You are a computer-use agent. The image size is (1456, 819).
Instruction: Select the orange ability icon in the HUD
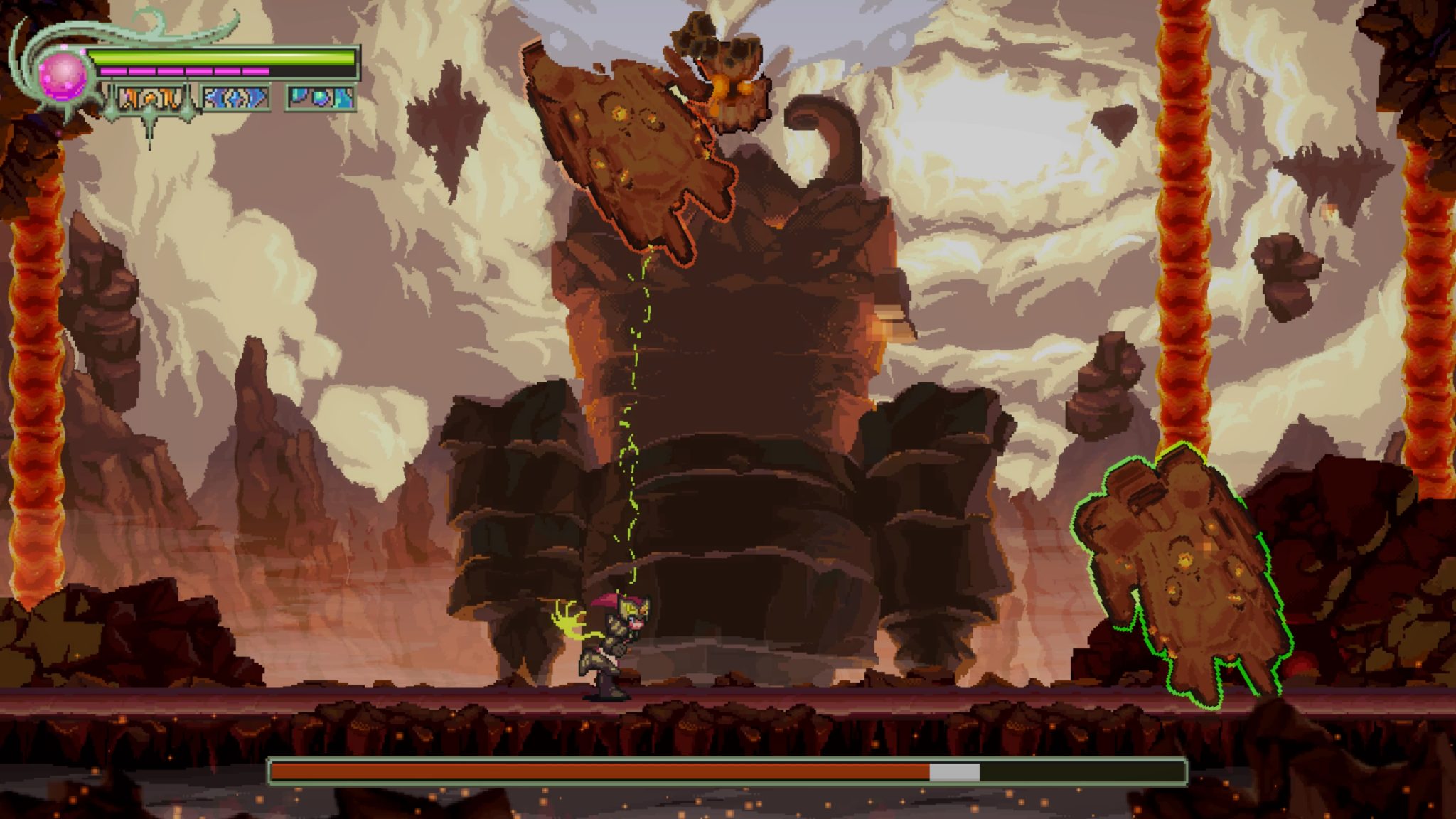149,100
